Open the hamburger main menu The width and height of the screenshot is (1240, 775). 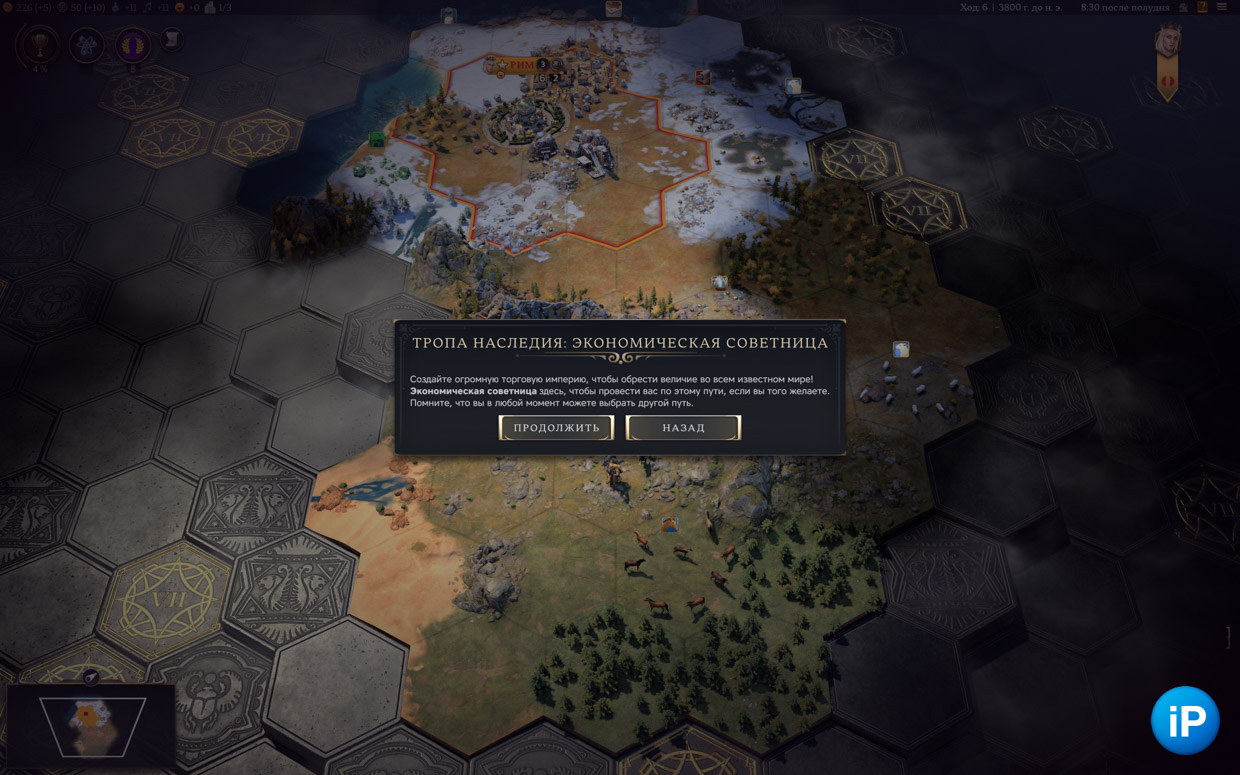(1222, 7)
